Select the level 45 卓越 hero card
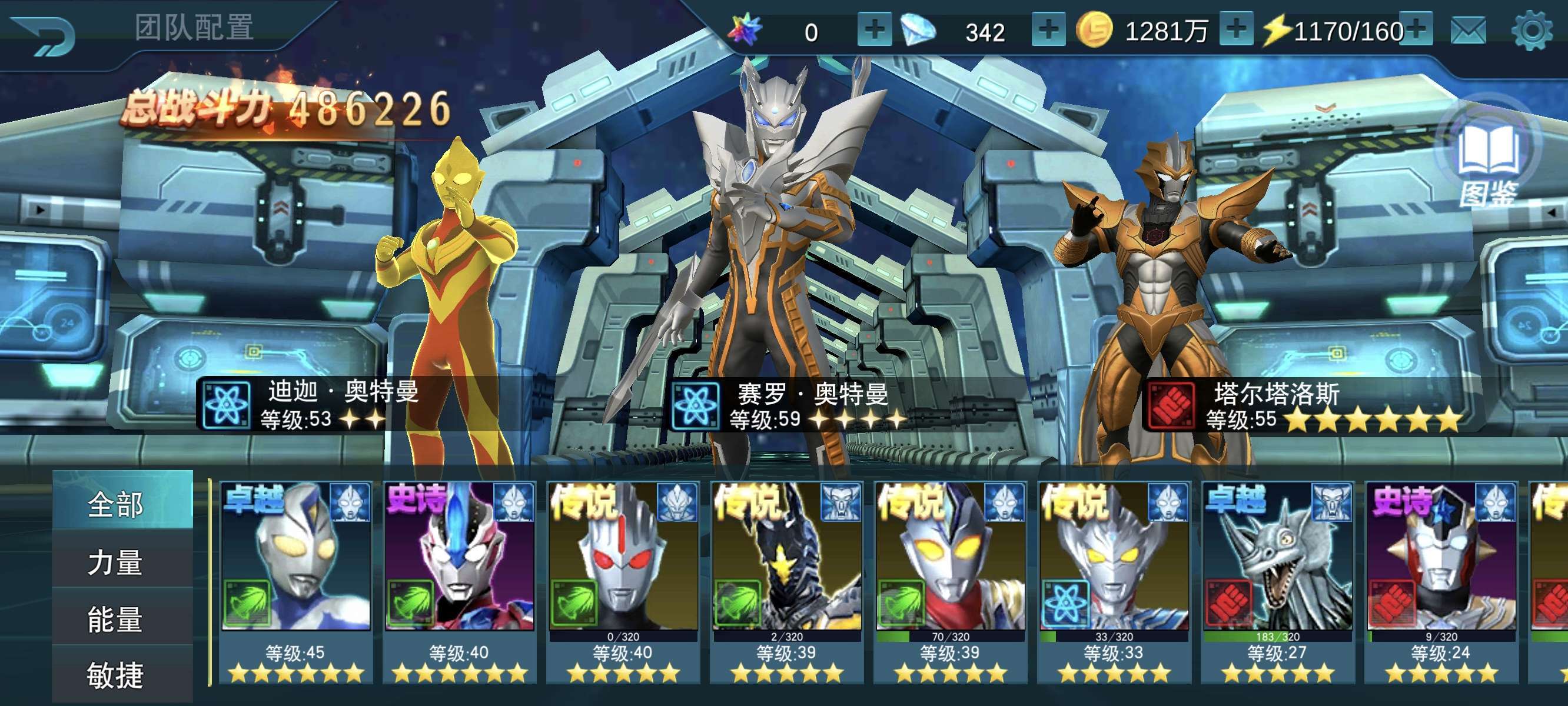The height and width of the screenshot is (706, 1568). pos(296,578)
